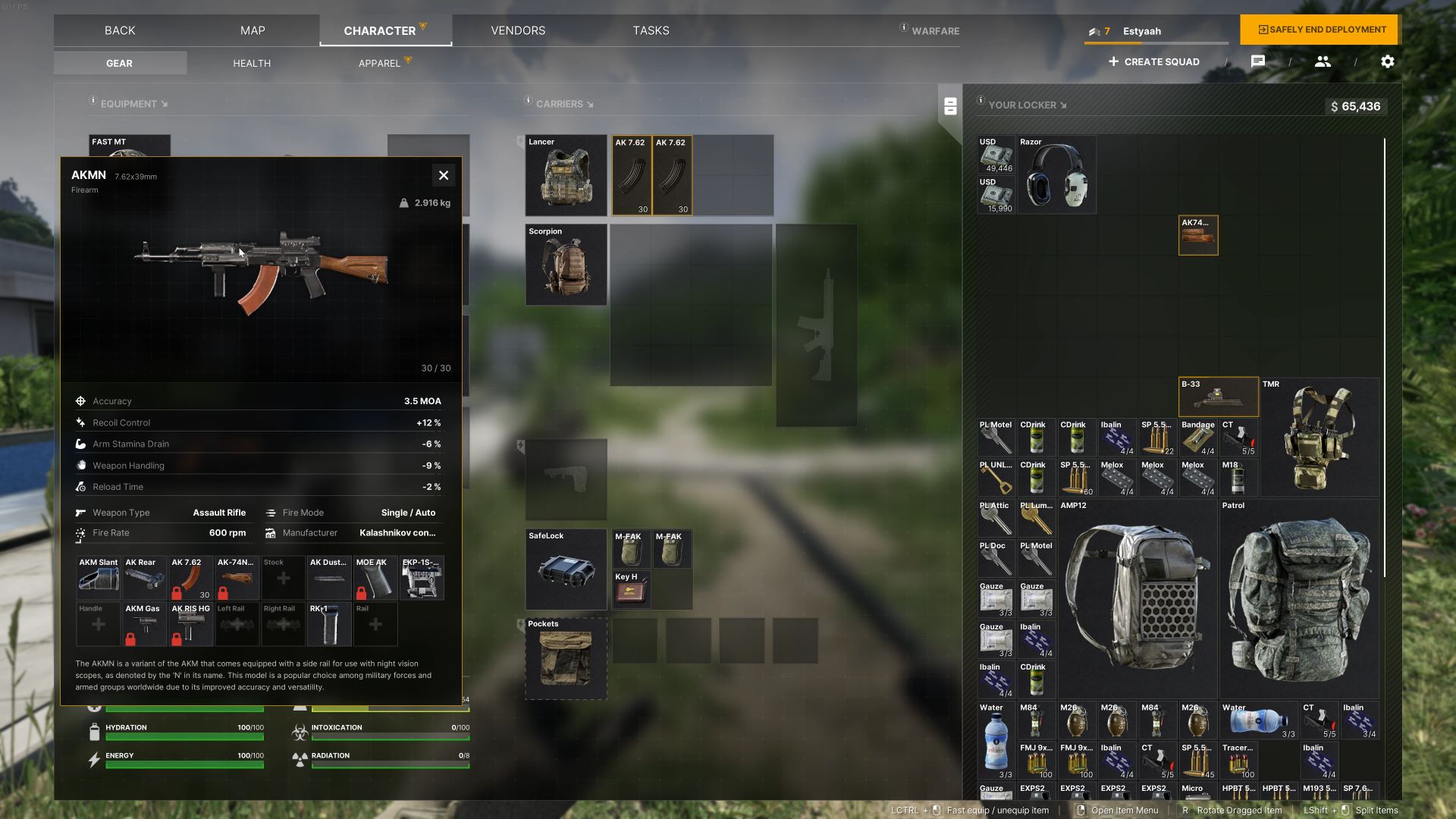Select the Scorpion backpack slot
This screenshot has width=1456, height=819.
pos(566,265)
